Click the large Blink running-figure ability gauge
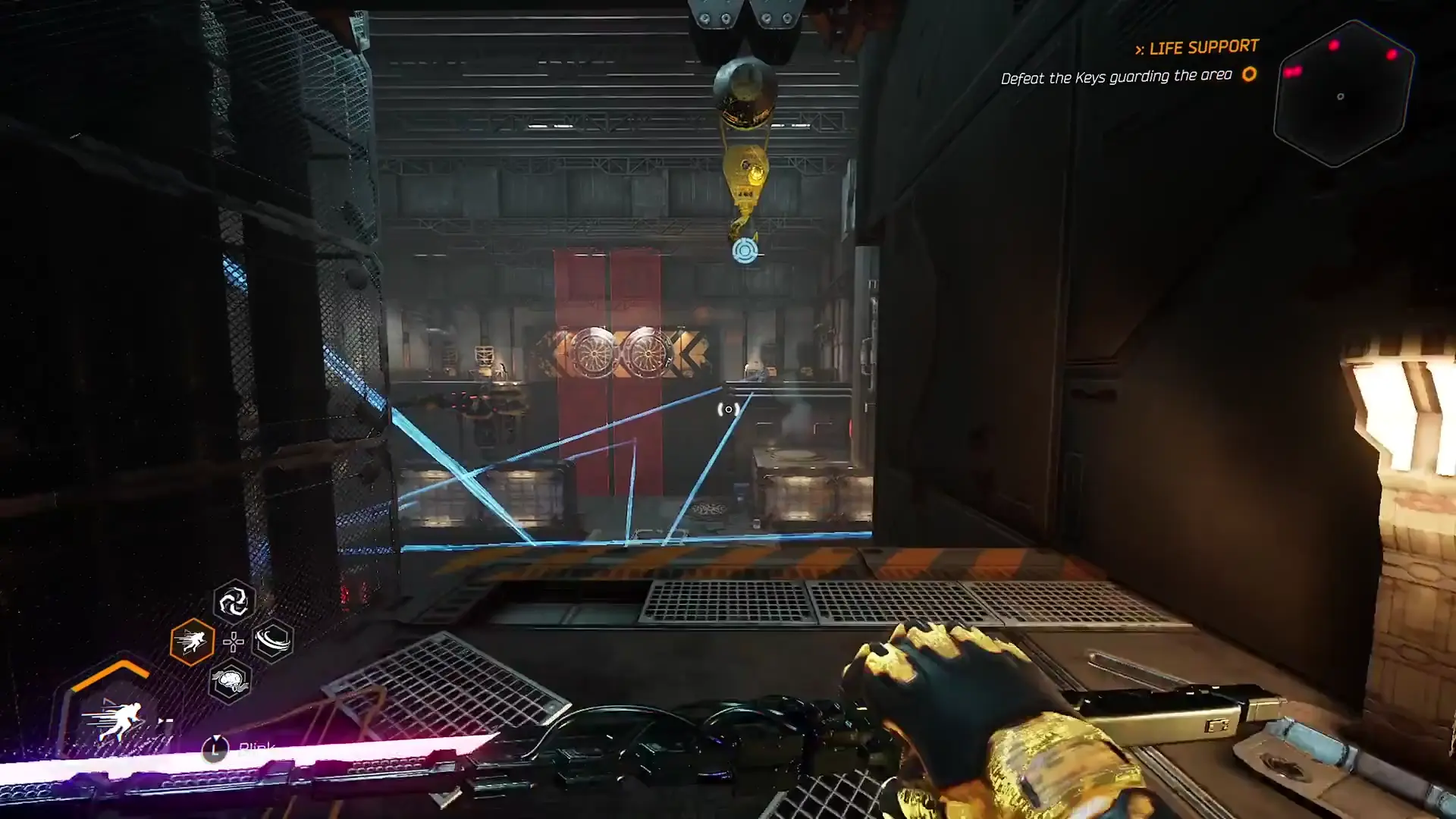The width and height of the screenshot is (1456, 819). (114, 717)
